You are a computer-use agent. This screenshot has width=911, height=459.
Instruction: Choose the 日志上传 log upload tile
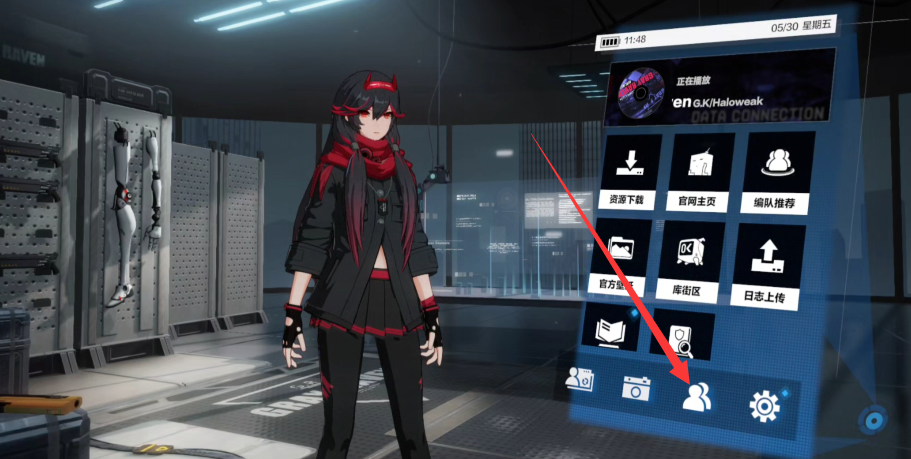769,260
